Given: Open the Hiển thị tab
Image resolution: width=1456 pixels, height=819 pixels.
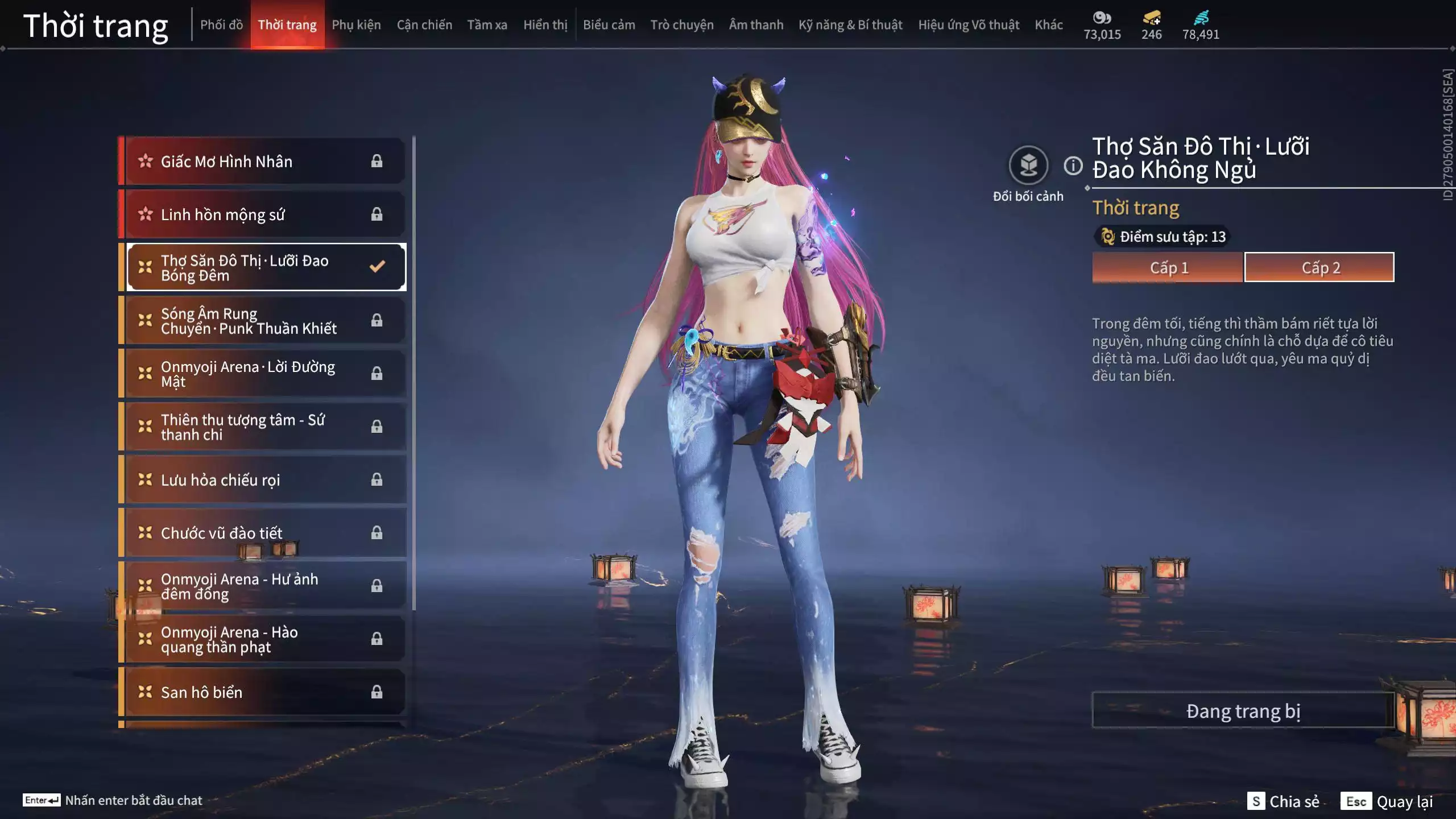Looking at the screenshot, I should [x=545, y=25].
